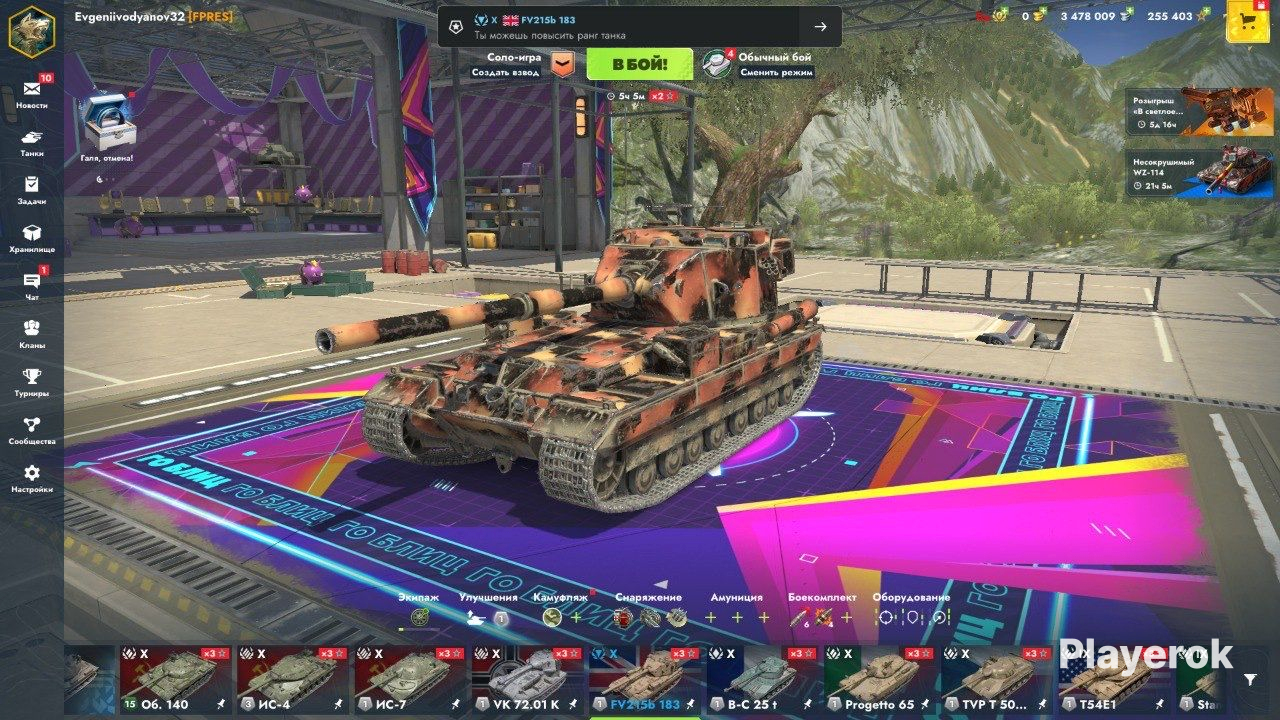Start battle with the green «В БОЙ!» button
This screenshot has width=1280, height=720.
click(639, 65)
